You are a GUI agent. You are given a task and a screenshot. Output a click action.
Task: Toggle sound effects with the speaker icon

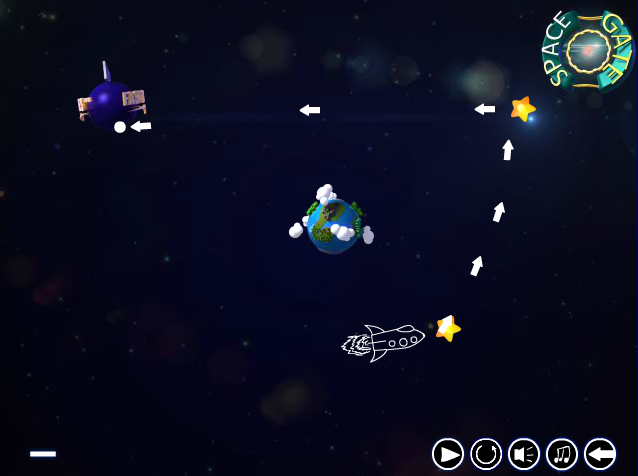pyautogui.click(x=524, y=454)
